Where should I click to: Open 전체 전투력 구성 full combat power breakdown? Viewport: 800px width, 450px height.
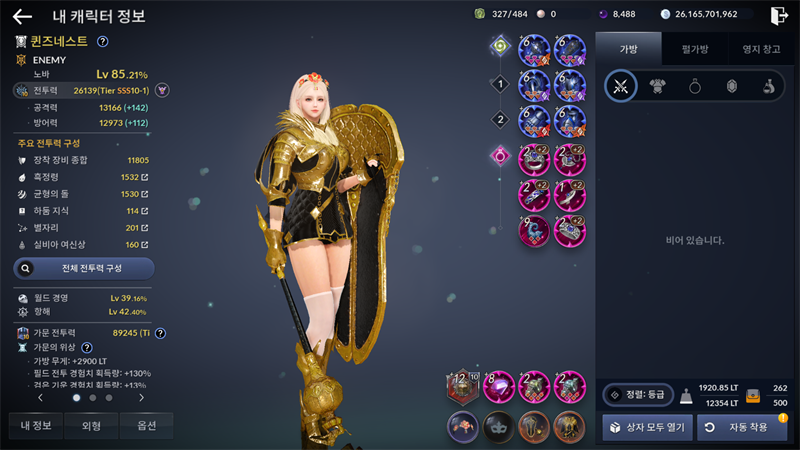coord(84,268)
